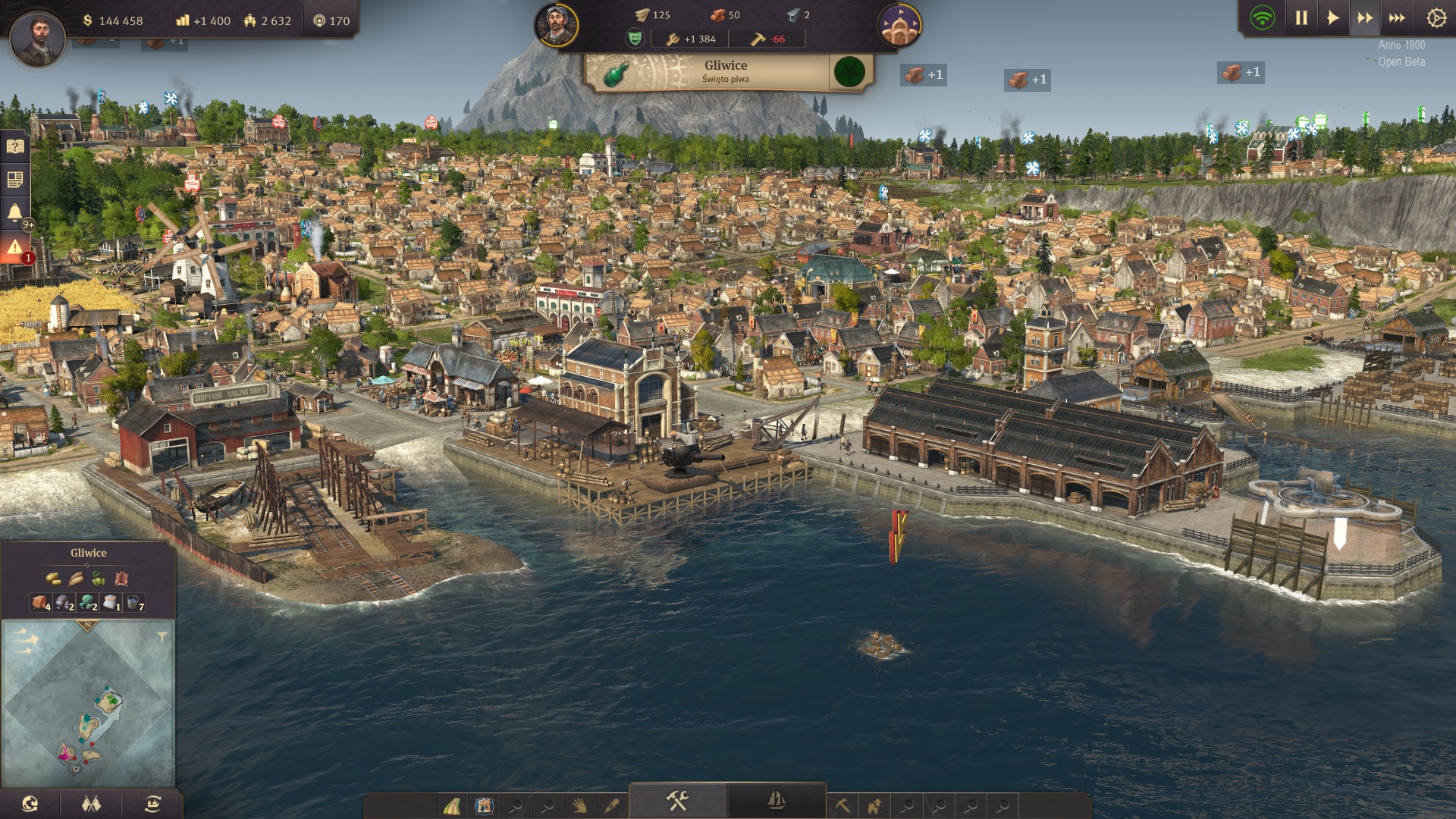The height and width of the screenshot is (819, 1456).
Task: Select the building upgrade arrow tool
Action: point(874,805)
